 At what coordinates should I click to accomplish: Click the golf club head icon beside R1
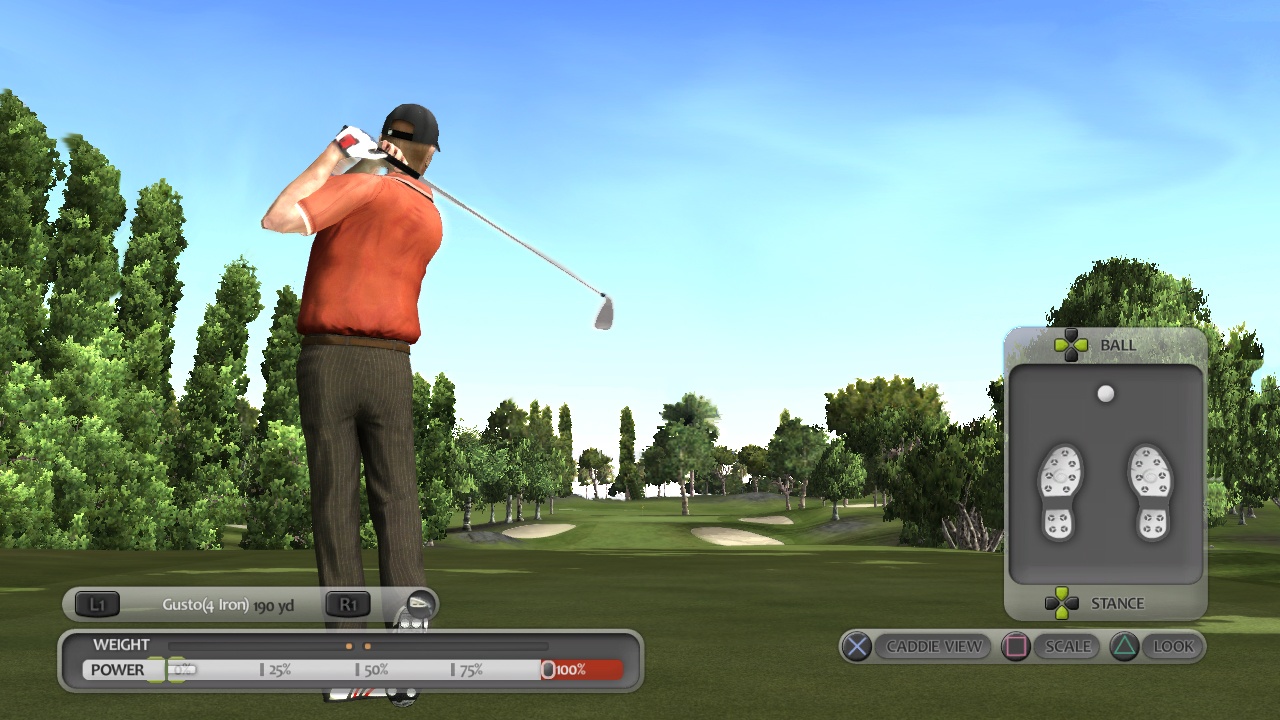pos(420,604)
